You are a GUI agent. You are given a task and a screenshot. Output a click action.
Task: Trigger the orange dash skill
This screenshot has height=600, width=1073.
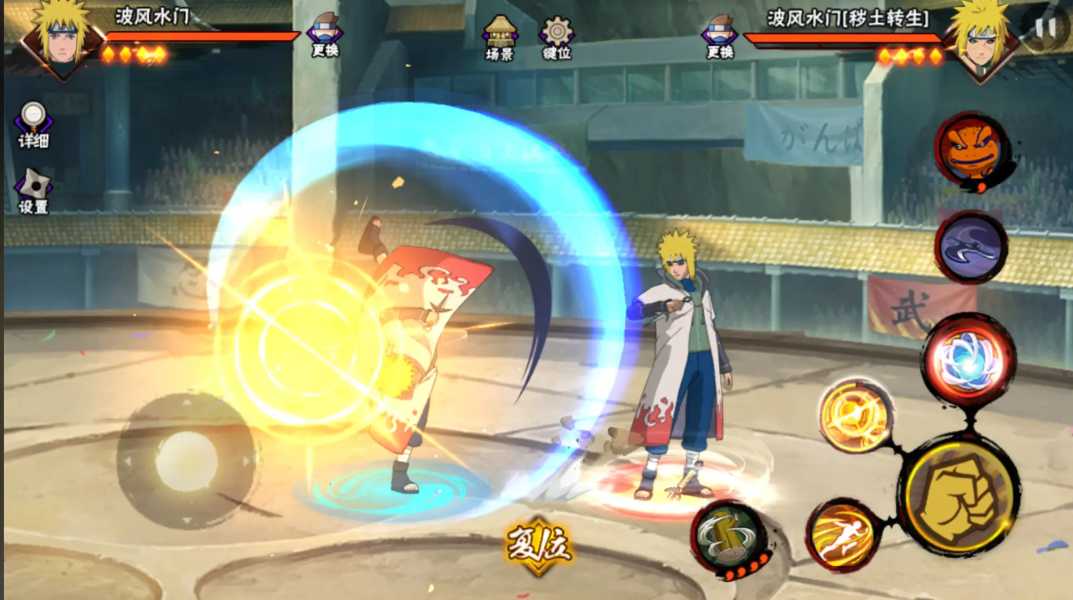pyautogui.click(x=842, y=535)
